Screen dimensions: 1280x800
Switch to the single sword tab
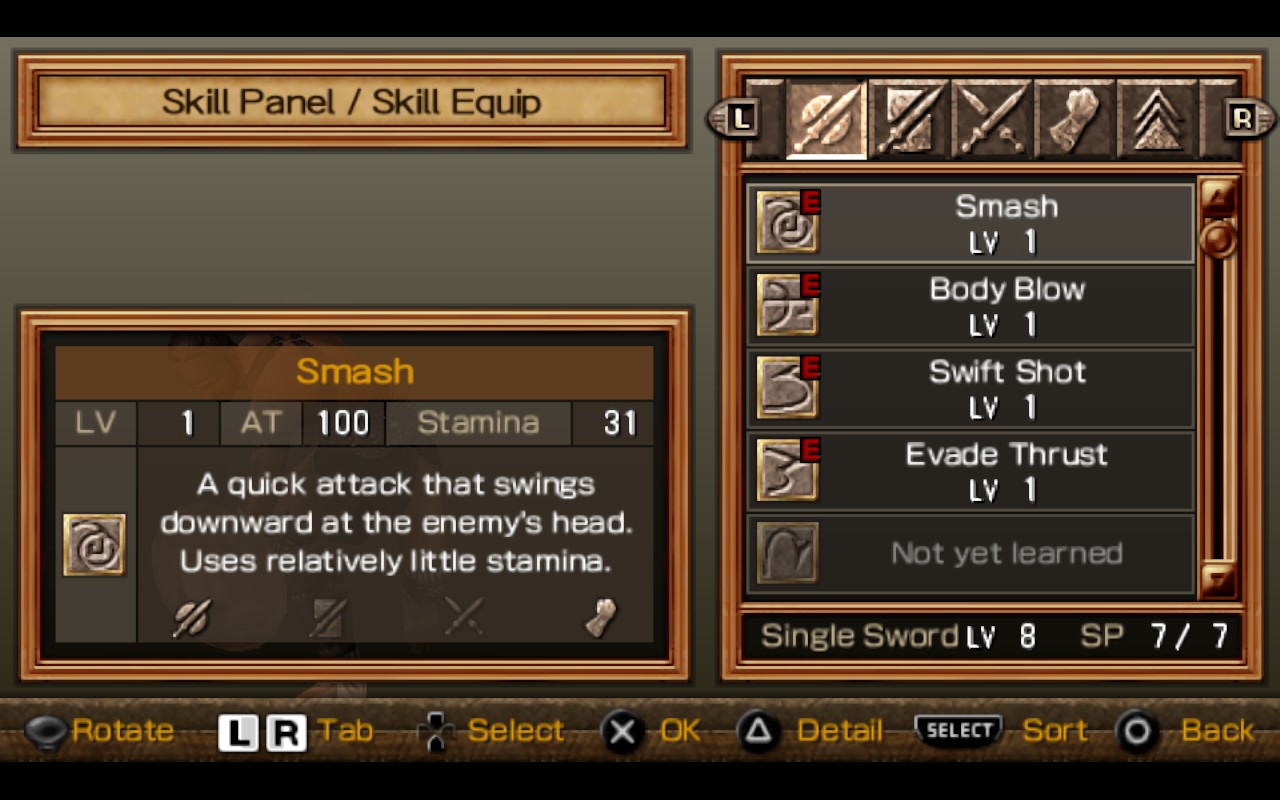(x=826, y=120)
